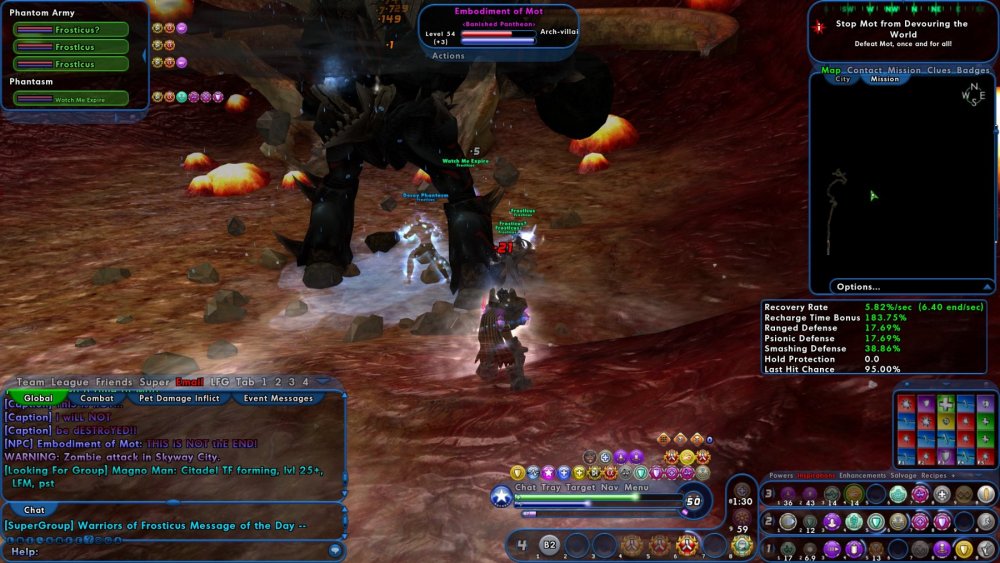This screenshot has height=563, width=1000.
Task: Open the Actions menu under the target
Action: [x=448, y=56]
